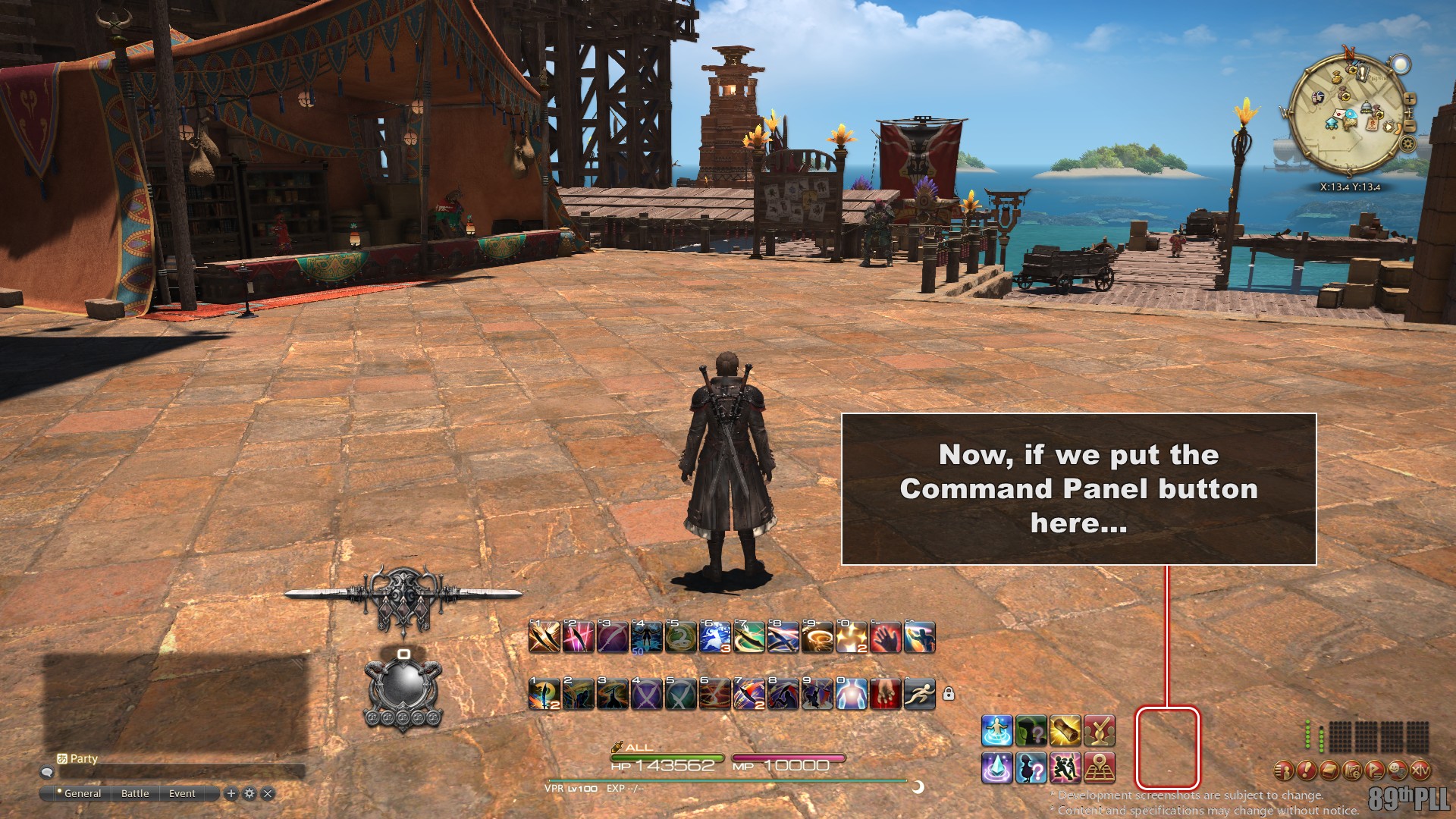
Task: Zoom in the minimap with plus button
Action: click(1409, 99)
